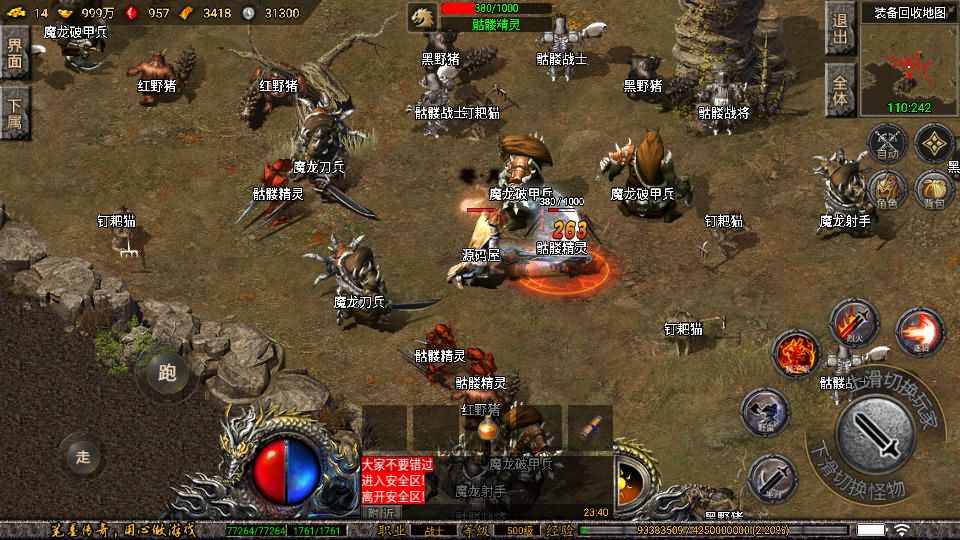Switch movement to 走 walk mode
Image resolution: width=960 pixels, height=540 pixels.
coord(82,457)
